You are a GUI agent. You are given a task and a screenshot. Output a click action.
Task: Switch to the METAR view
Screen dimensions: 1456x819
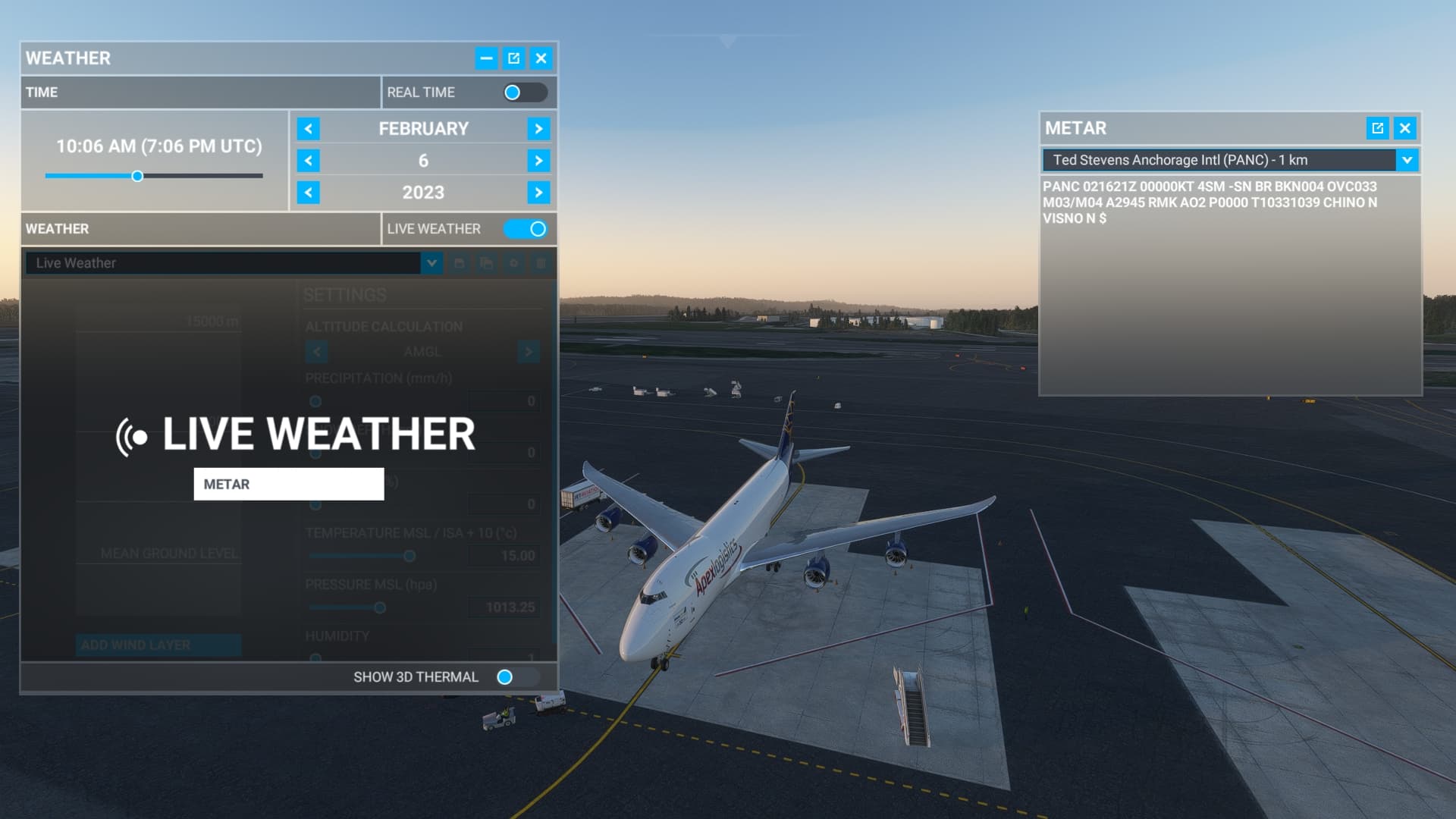point(288,484)
